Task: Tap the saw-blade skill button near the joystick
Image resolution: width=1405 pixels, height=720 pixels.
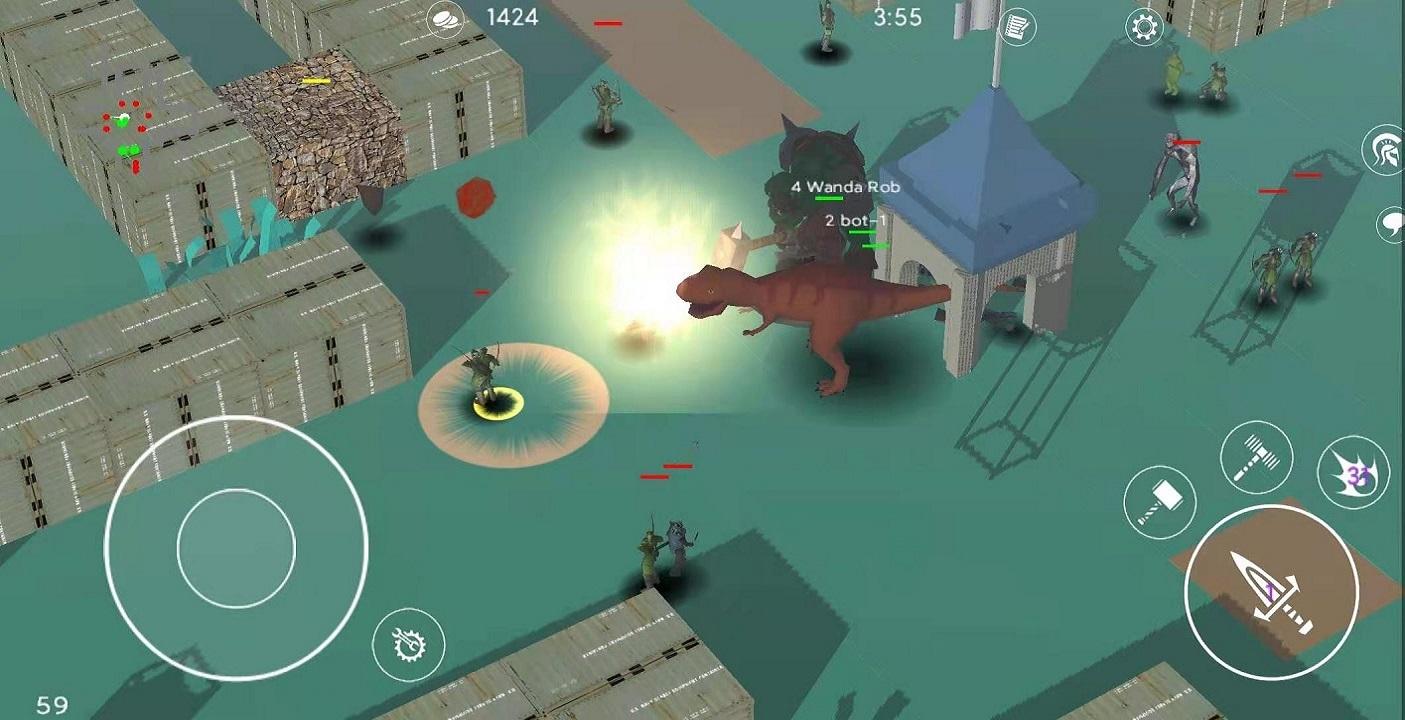Action: (410, 645)
